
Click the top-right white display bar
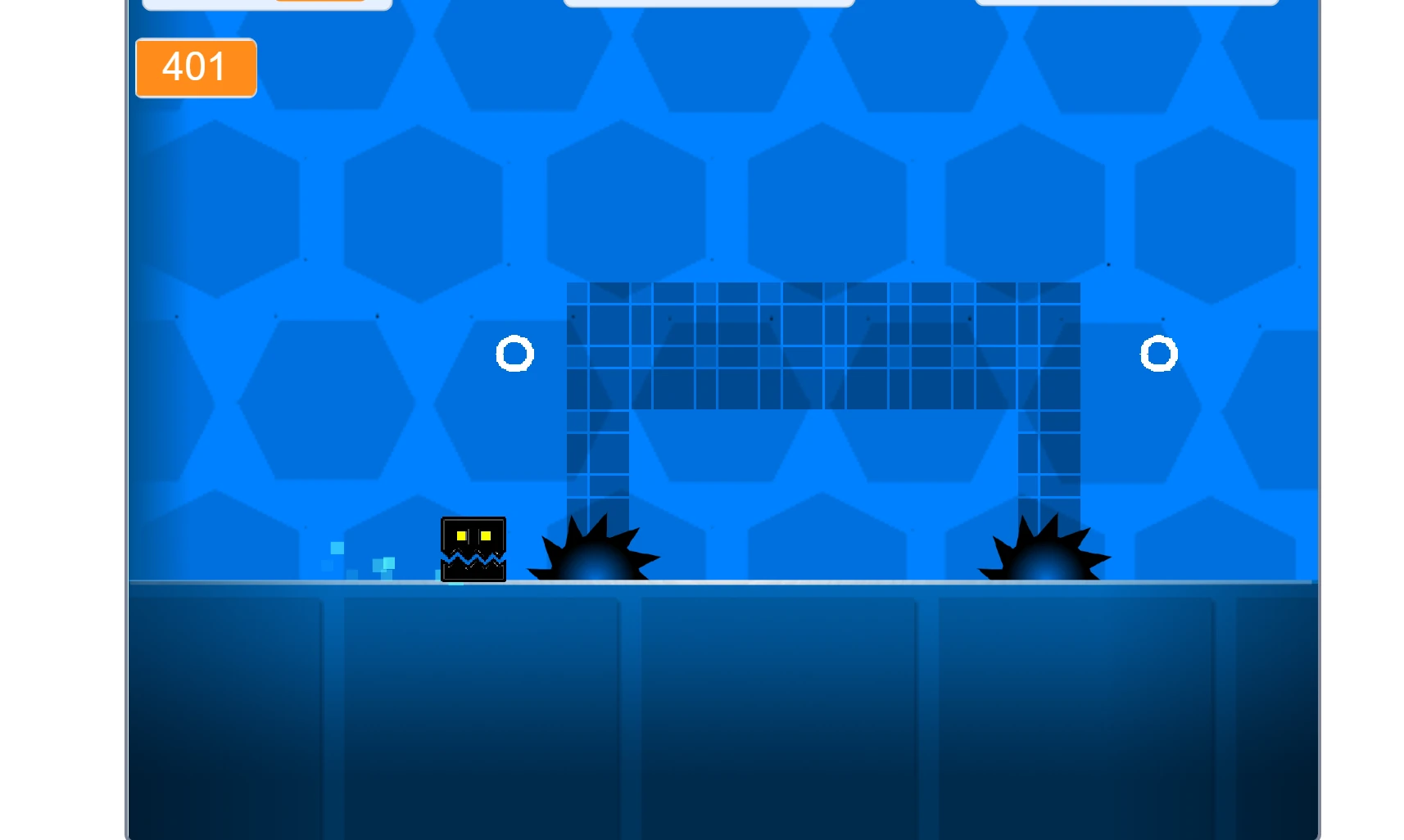[1128, 3]
